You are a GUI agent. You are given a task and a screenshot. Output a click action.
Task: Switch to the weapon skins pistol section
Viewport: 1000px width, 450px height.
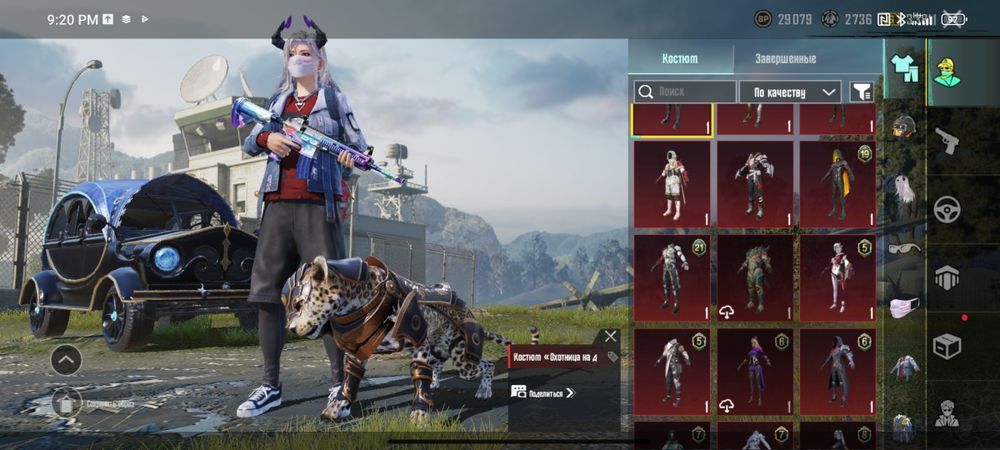[x=946, y=142]
